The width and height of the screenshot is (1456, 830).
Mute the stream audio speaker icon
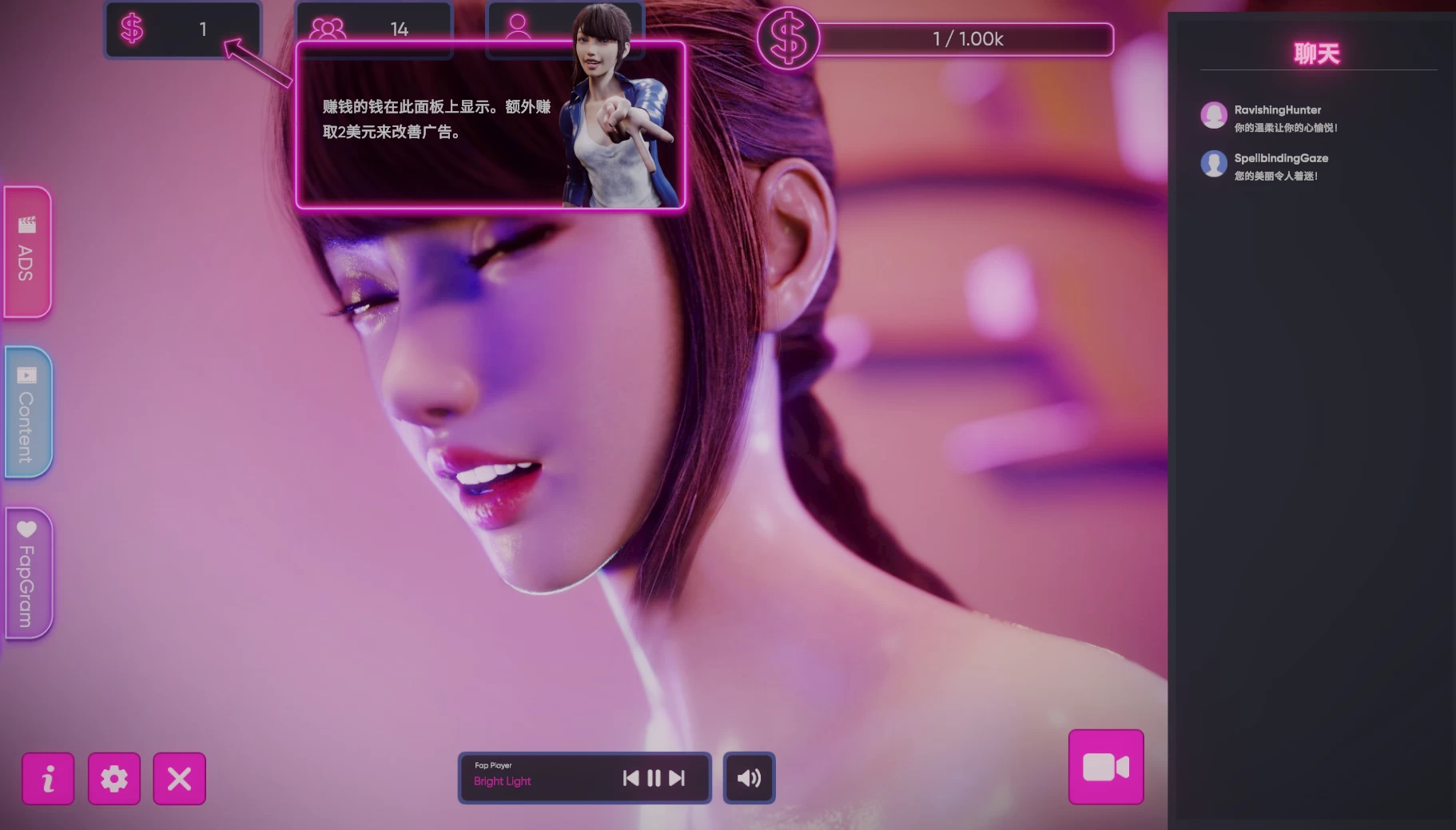[747, 777]
